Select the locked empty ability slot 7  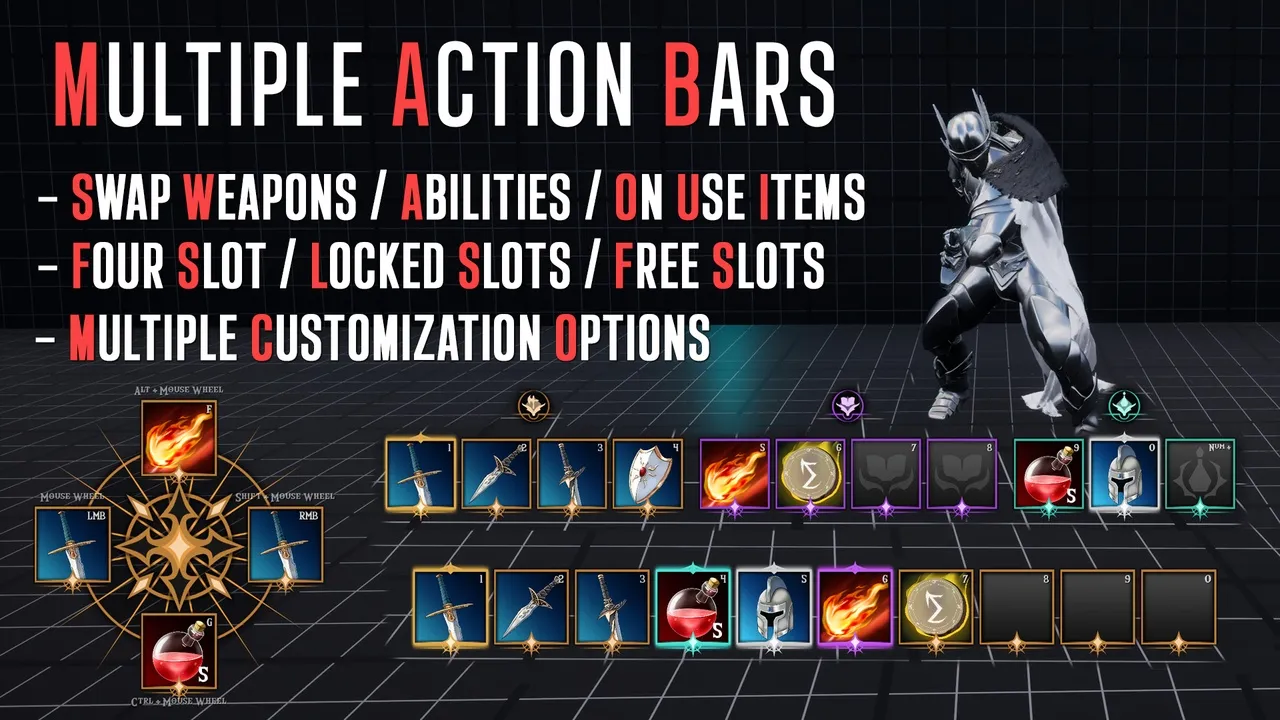pos(886,473)
